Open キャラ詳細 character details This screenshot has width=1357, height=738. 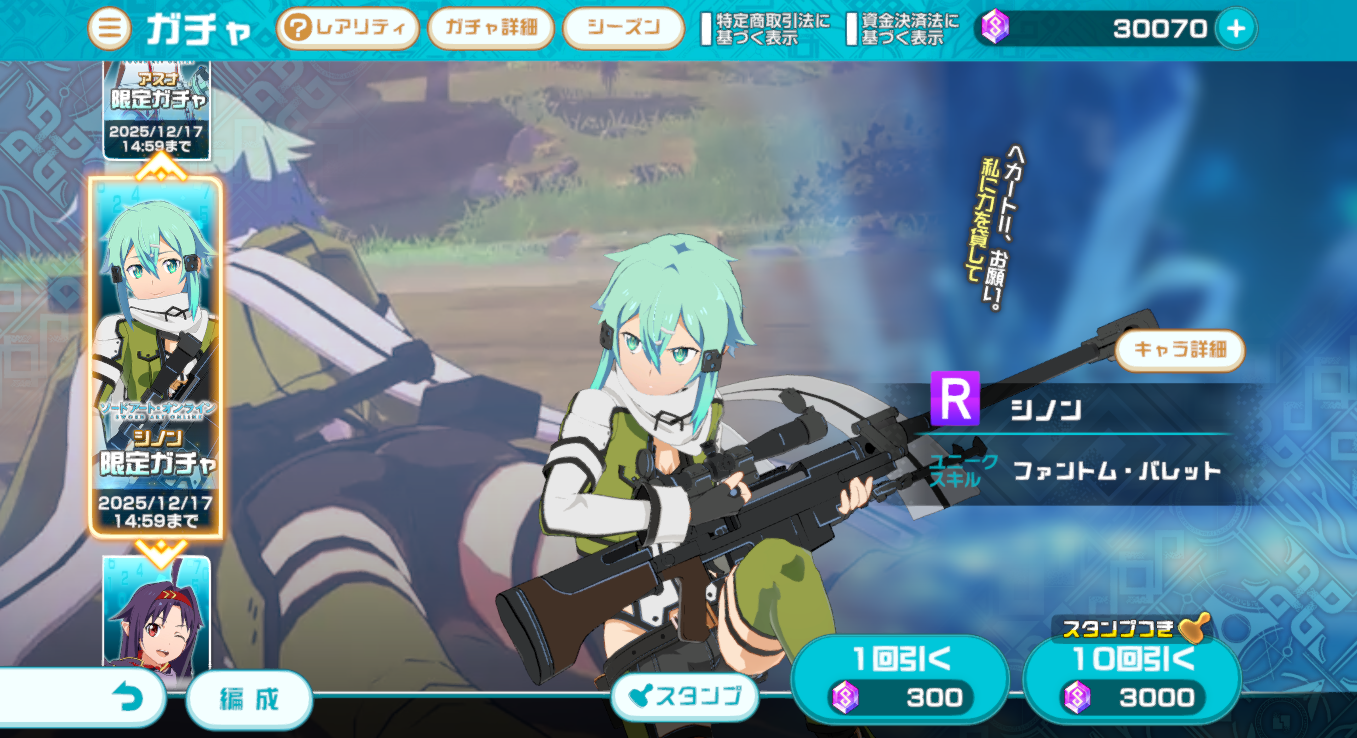point(1180,351)
